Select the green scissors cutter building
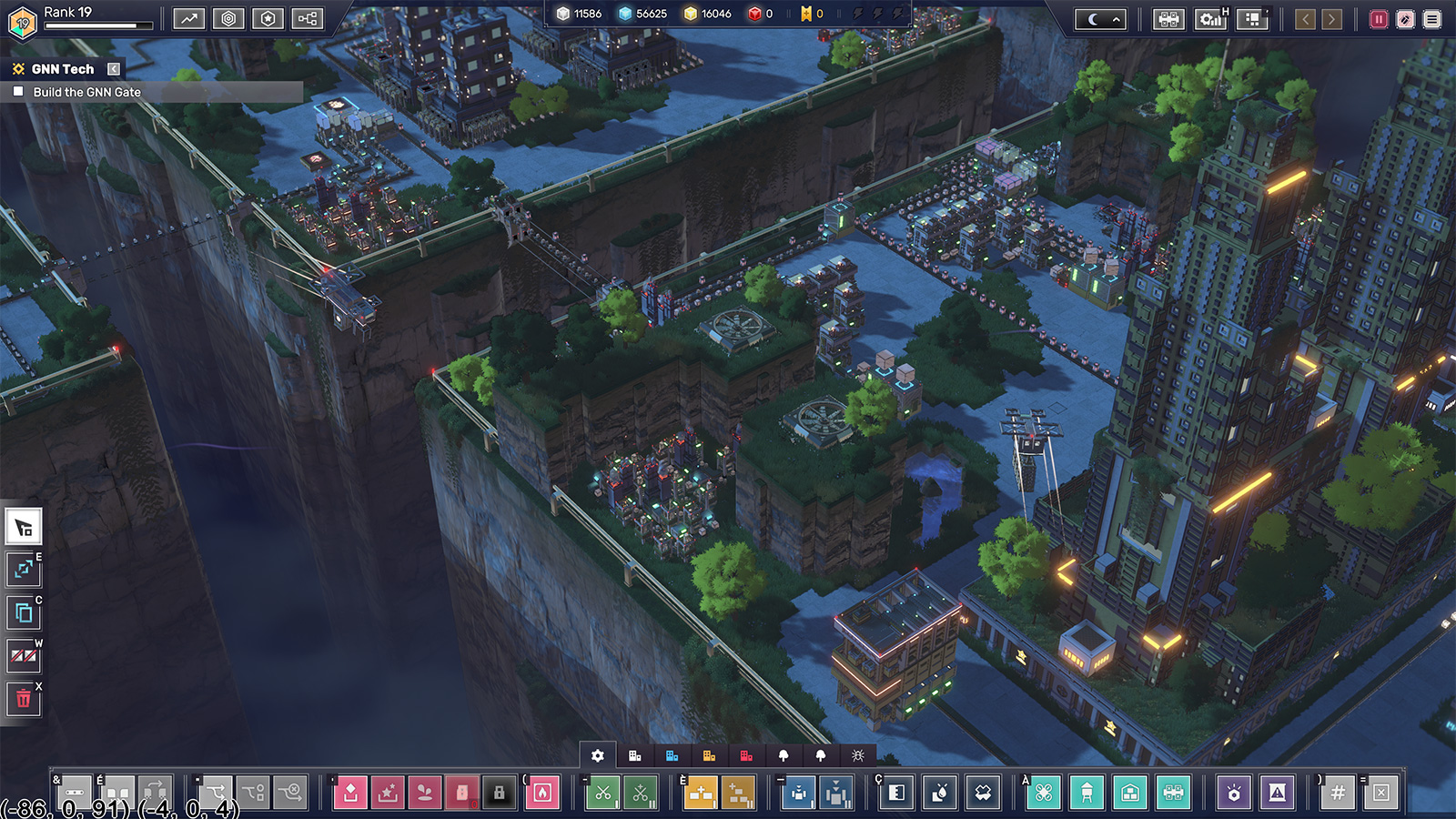This screenshot has height=819, width=1456. tap(603, 793)
